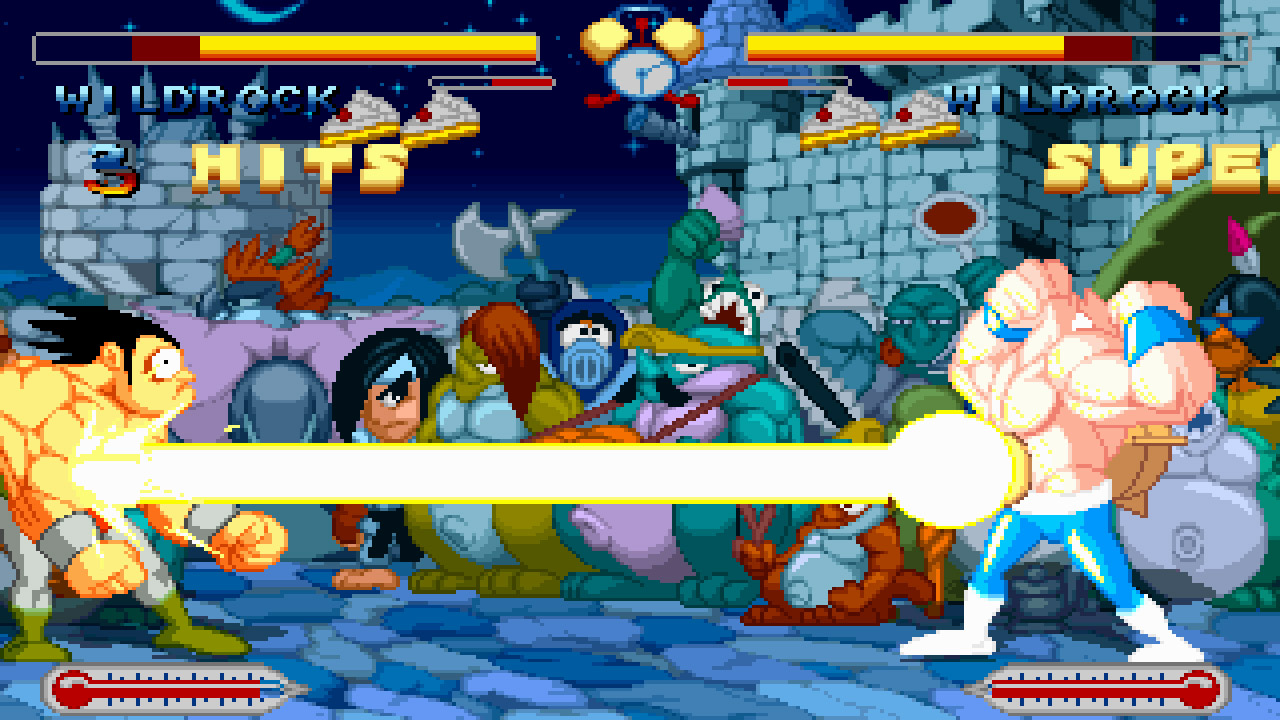Click the red thermometer bulb on the right gauge
Screen dimensions: 1280x720
click(x=1198, y=689)
